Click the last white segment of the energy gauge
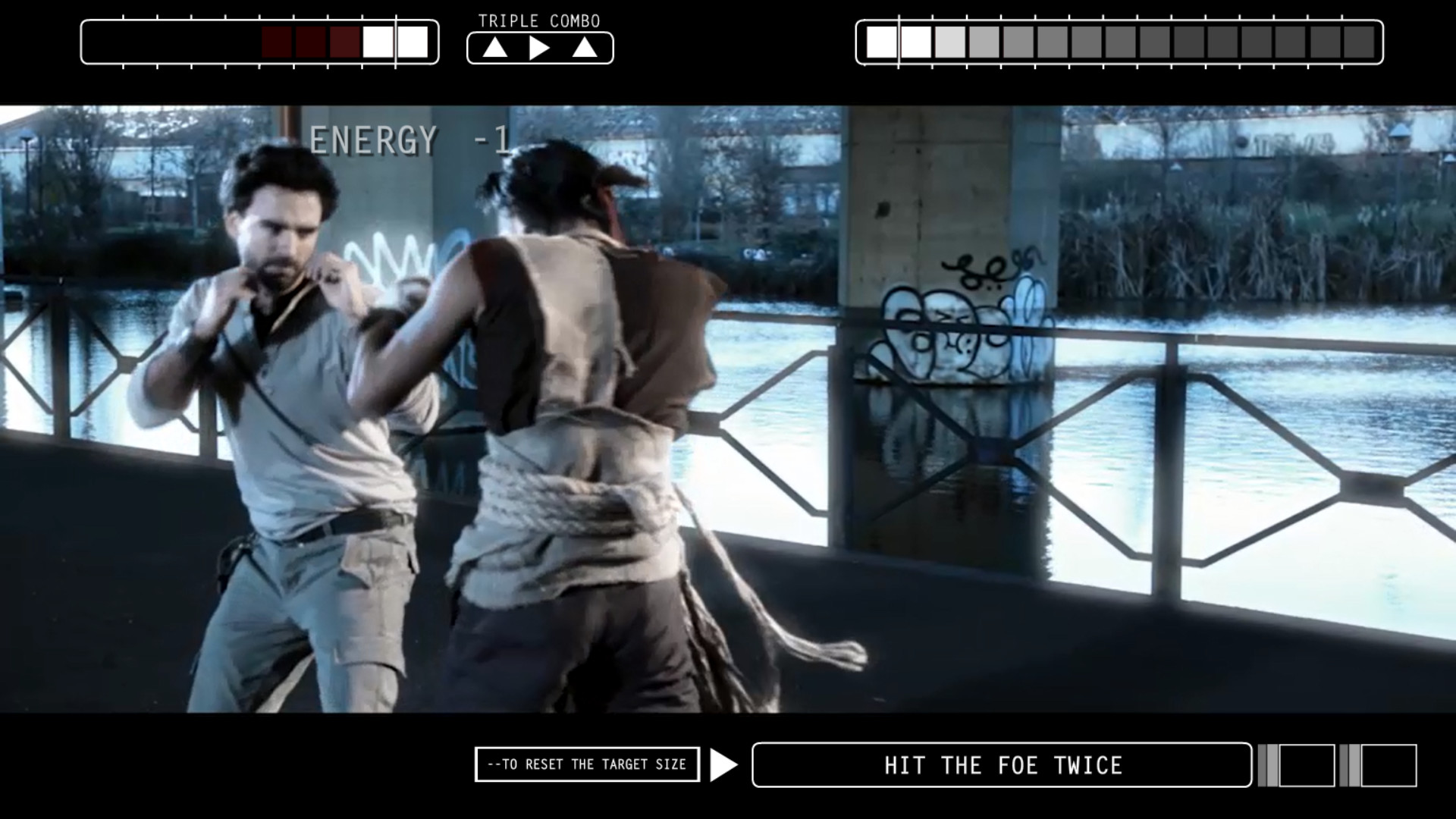The width and height of the screenshot is (1456, 819). pyautogui.click(x=413, y=42)
